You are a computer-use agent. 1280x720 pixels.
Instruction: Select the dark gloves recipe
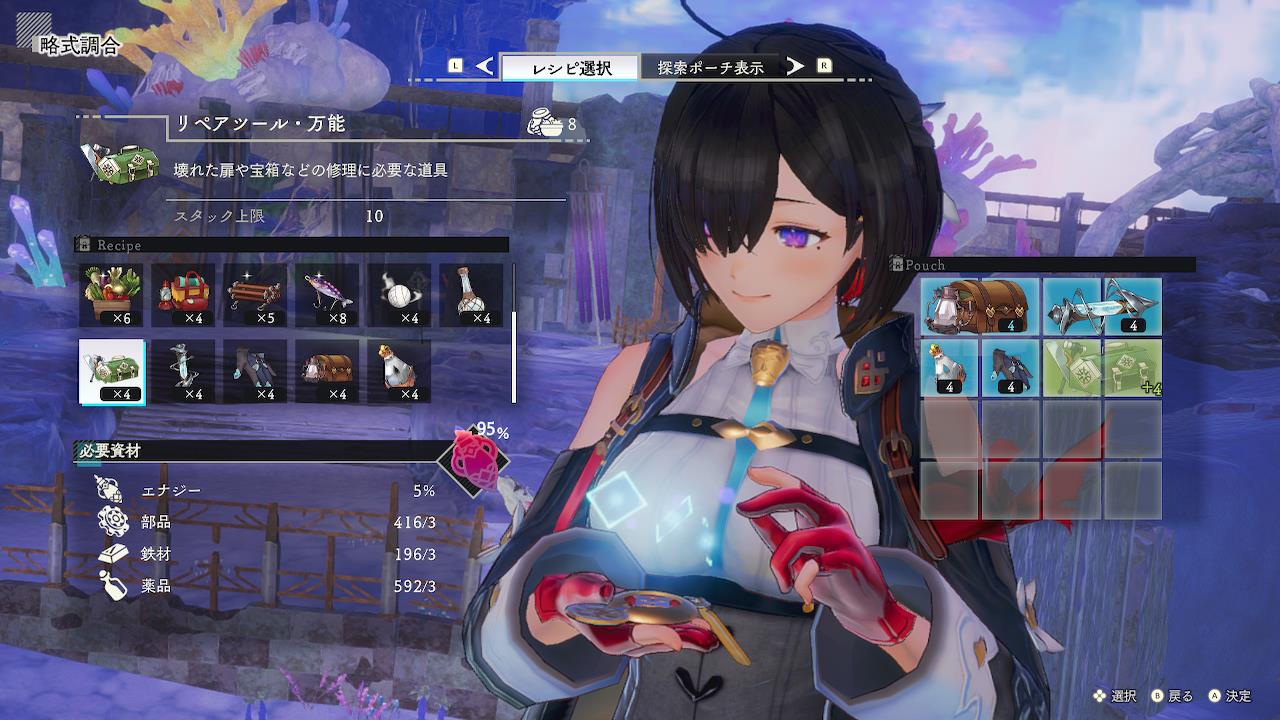(256, 371)
